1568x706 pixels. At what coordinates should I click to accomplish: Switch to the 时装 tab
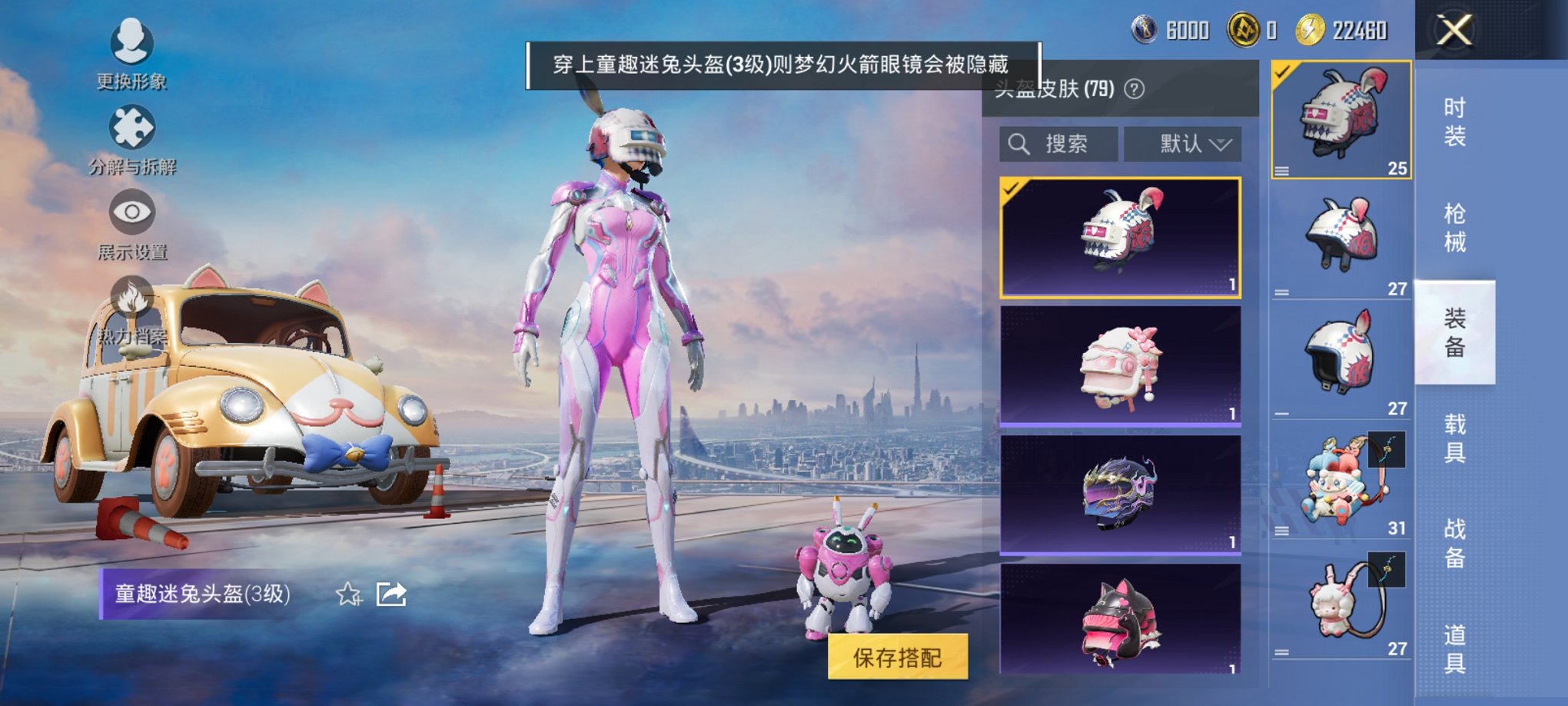[x=1457, y=123]
